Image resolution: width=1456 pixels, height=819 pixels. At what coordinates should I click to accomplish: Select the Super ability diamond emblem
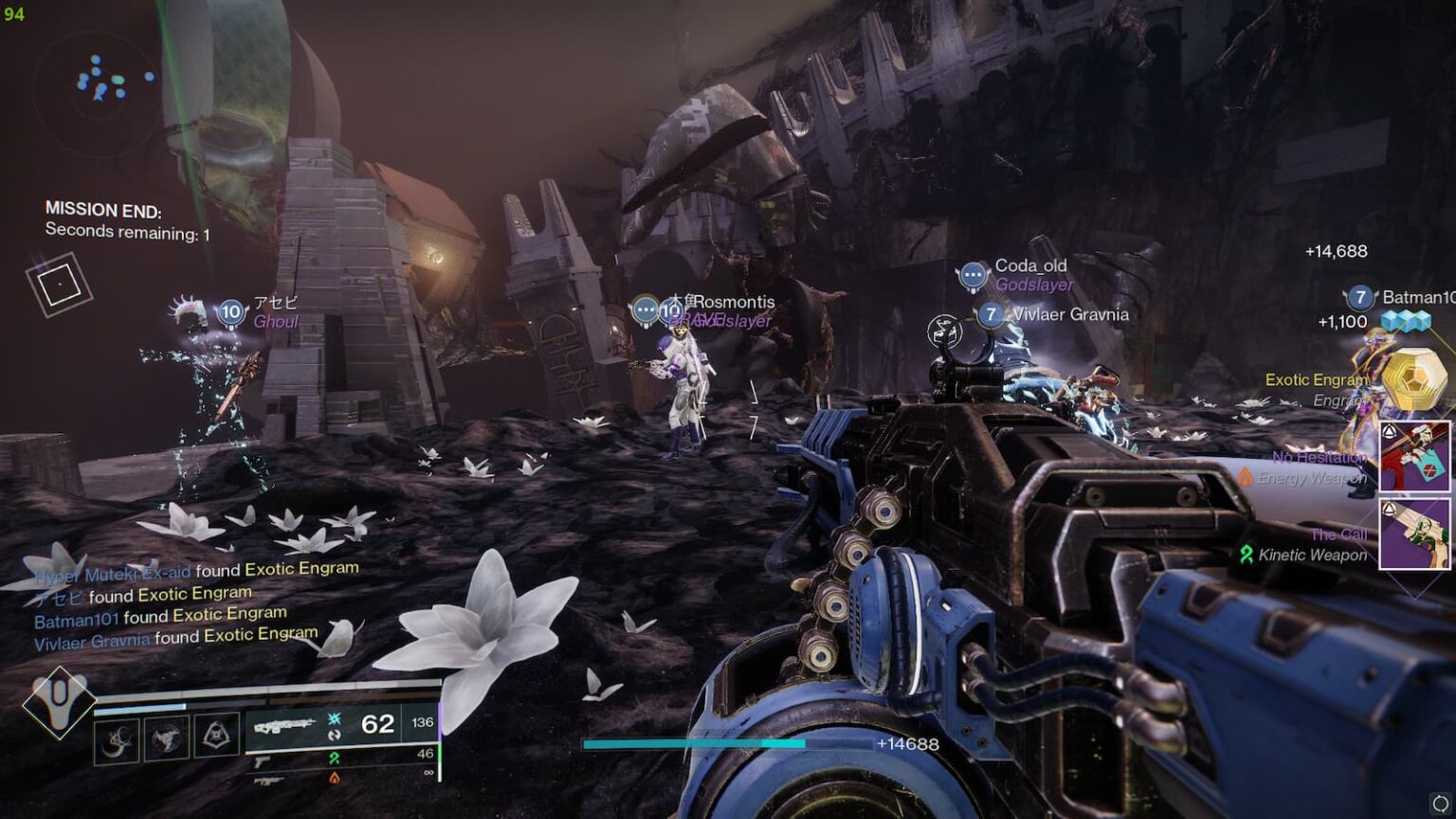[x=59, y=701]
